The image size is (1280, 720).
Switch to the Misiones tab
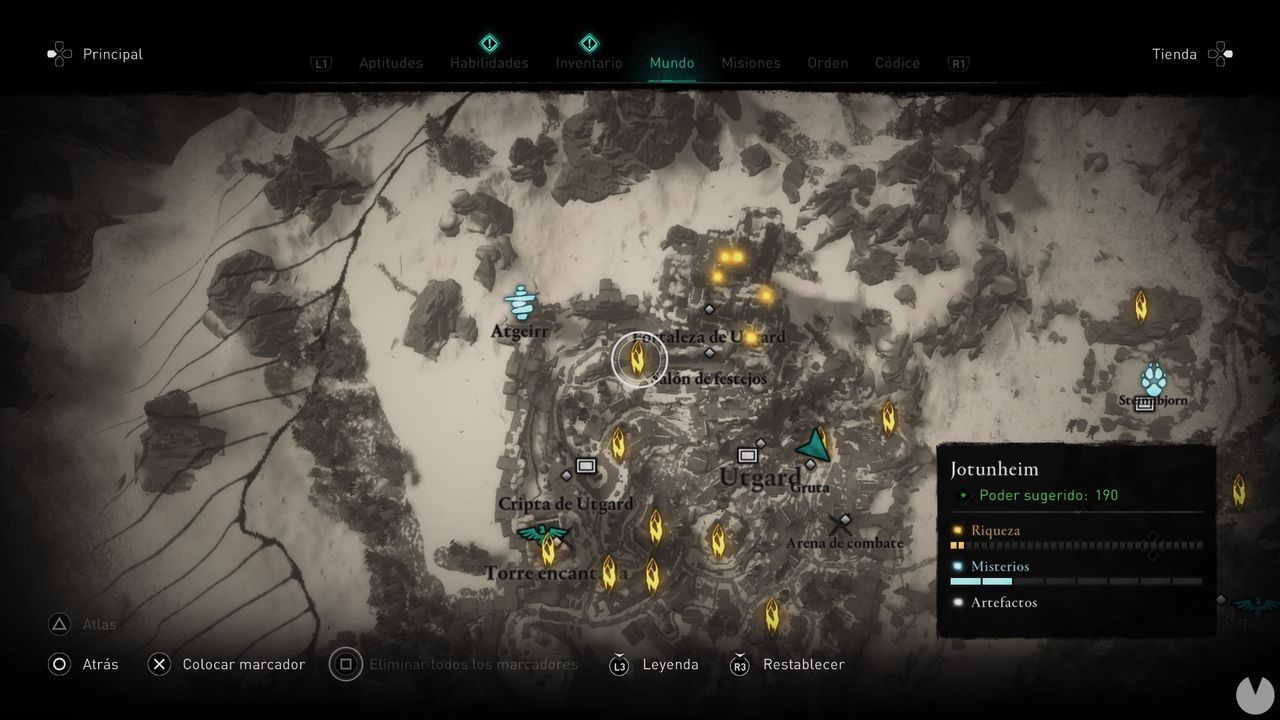pos(751,62)
